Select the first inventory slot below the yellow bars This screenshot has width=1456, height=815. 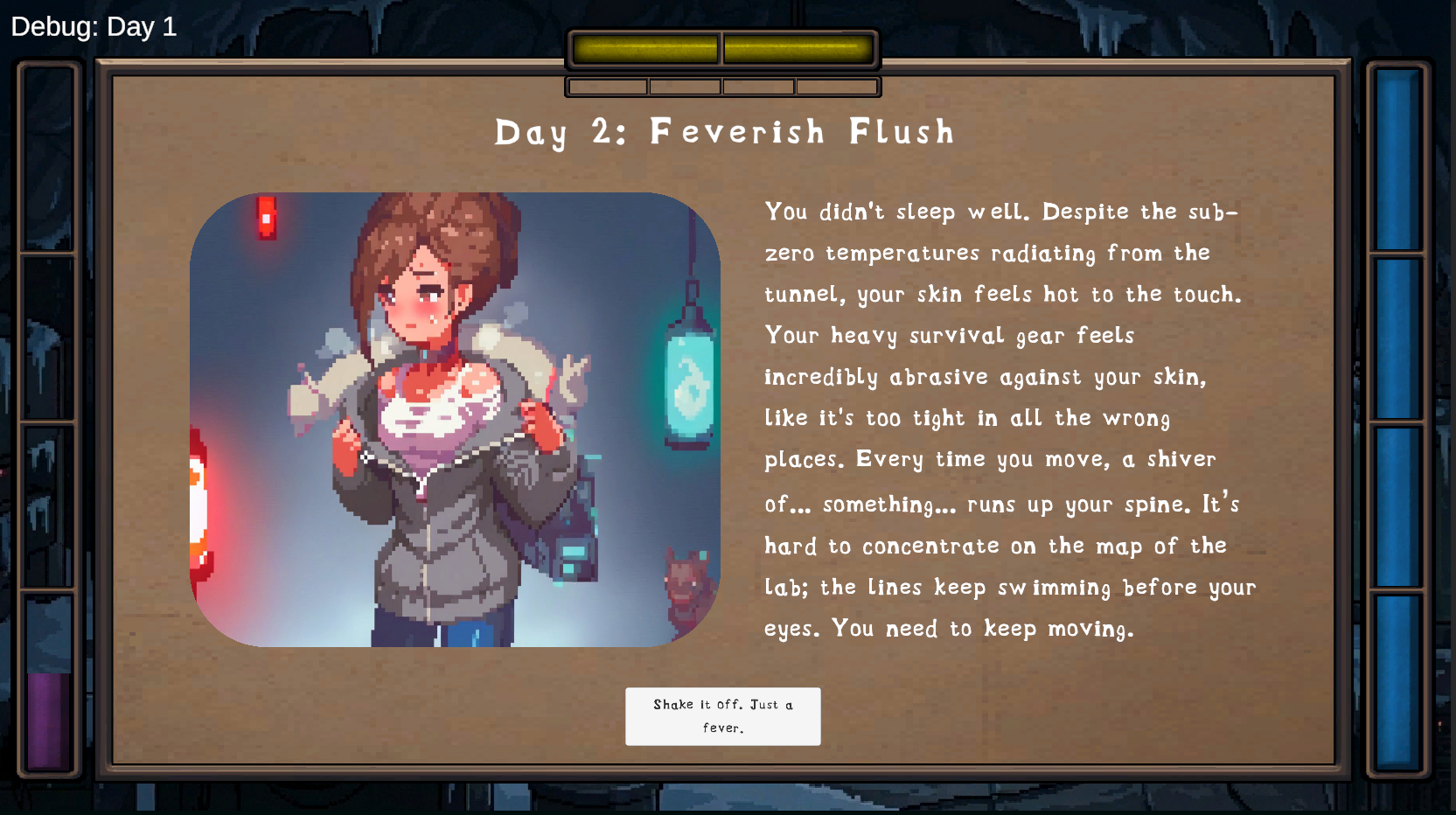click(x=606, y=86)
